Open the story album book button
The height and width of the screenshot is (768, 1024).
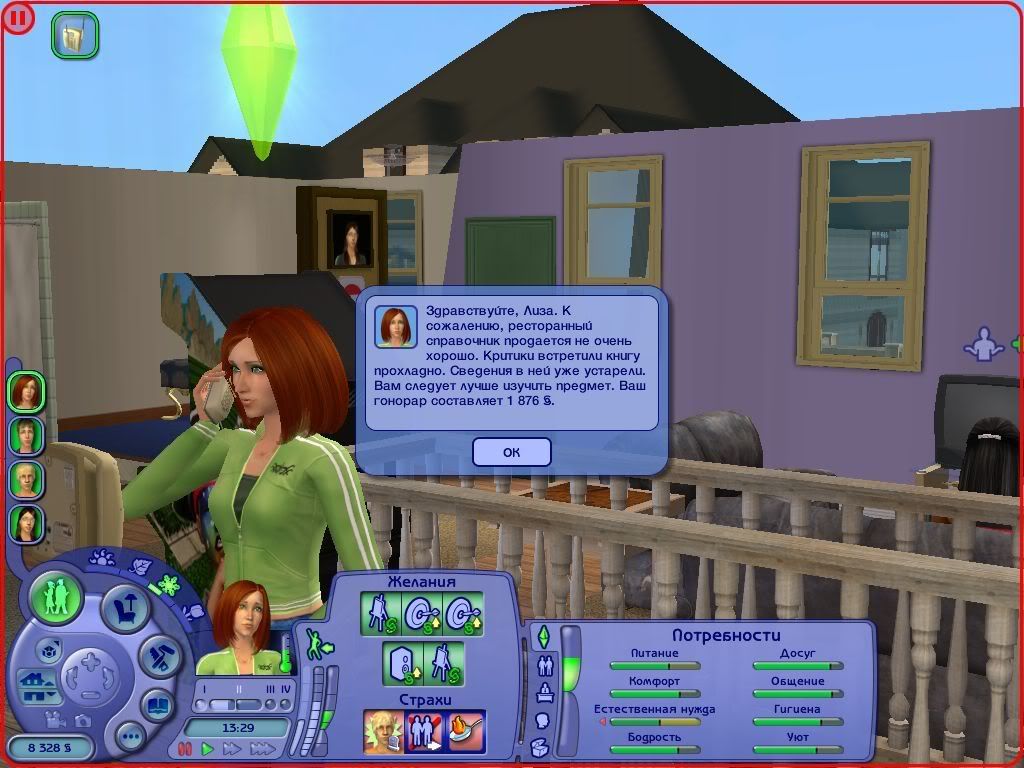159,704
